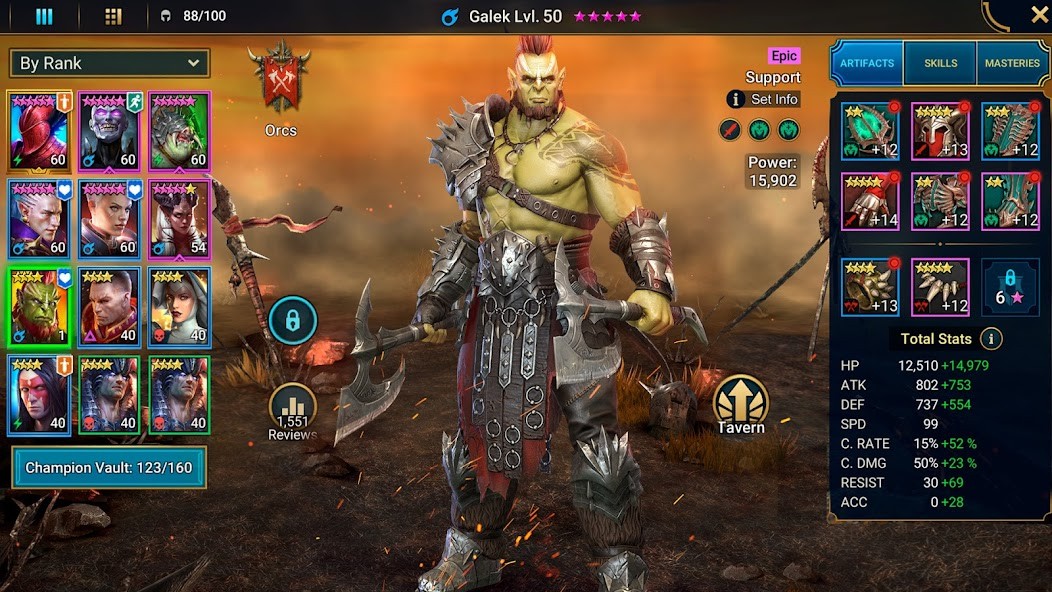Close the champion screen with the X
The width and height of the screenshot is (1052, 592).
(x=1039, y=15)
